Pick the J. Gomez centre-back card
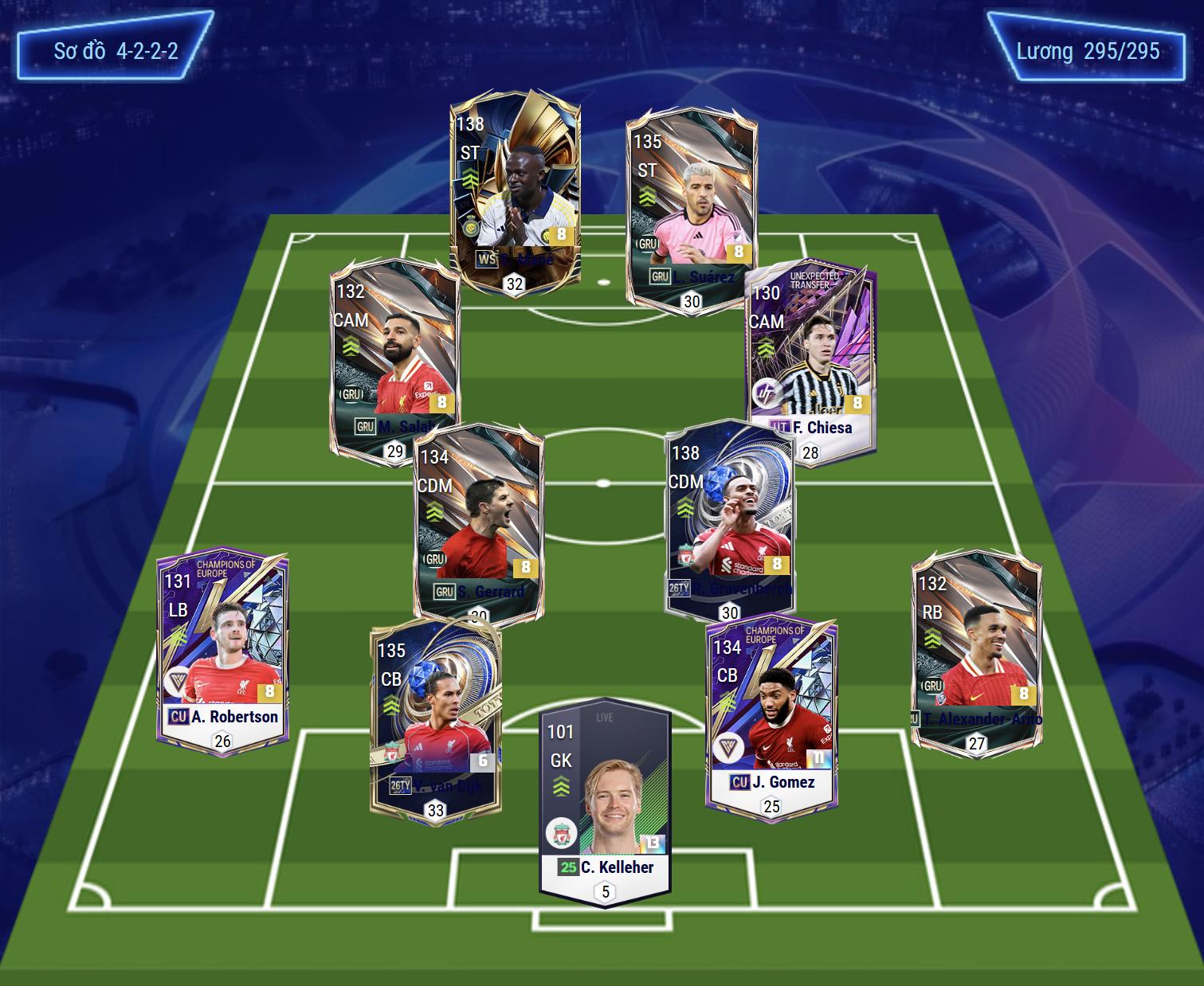Image resolution: width=1204 pixels, height=986 pixels. point(771,717)
